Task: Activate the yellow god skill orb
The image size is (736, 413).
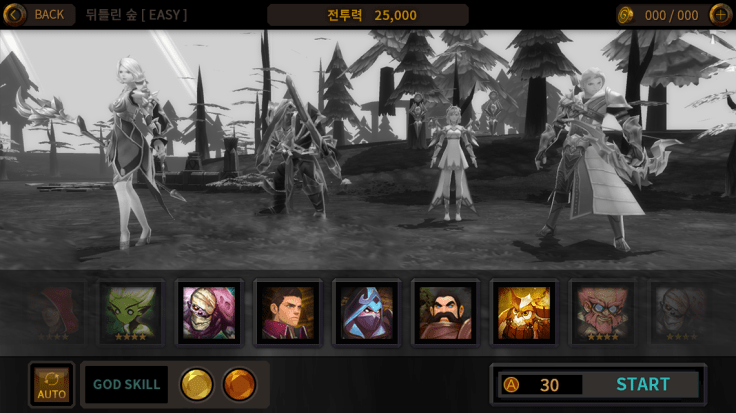Action: pyautogui.click(x=196, y=384)
